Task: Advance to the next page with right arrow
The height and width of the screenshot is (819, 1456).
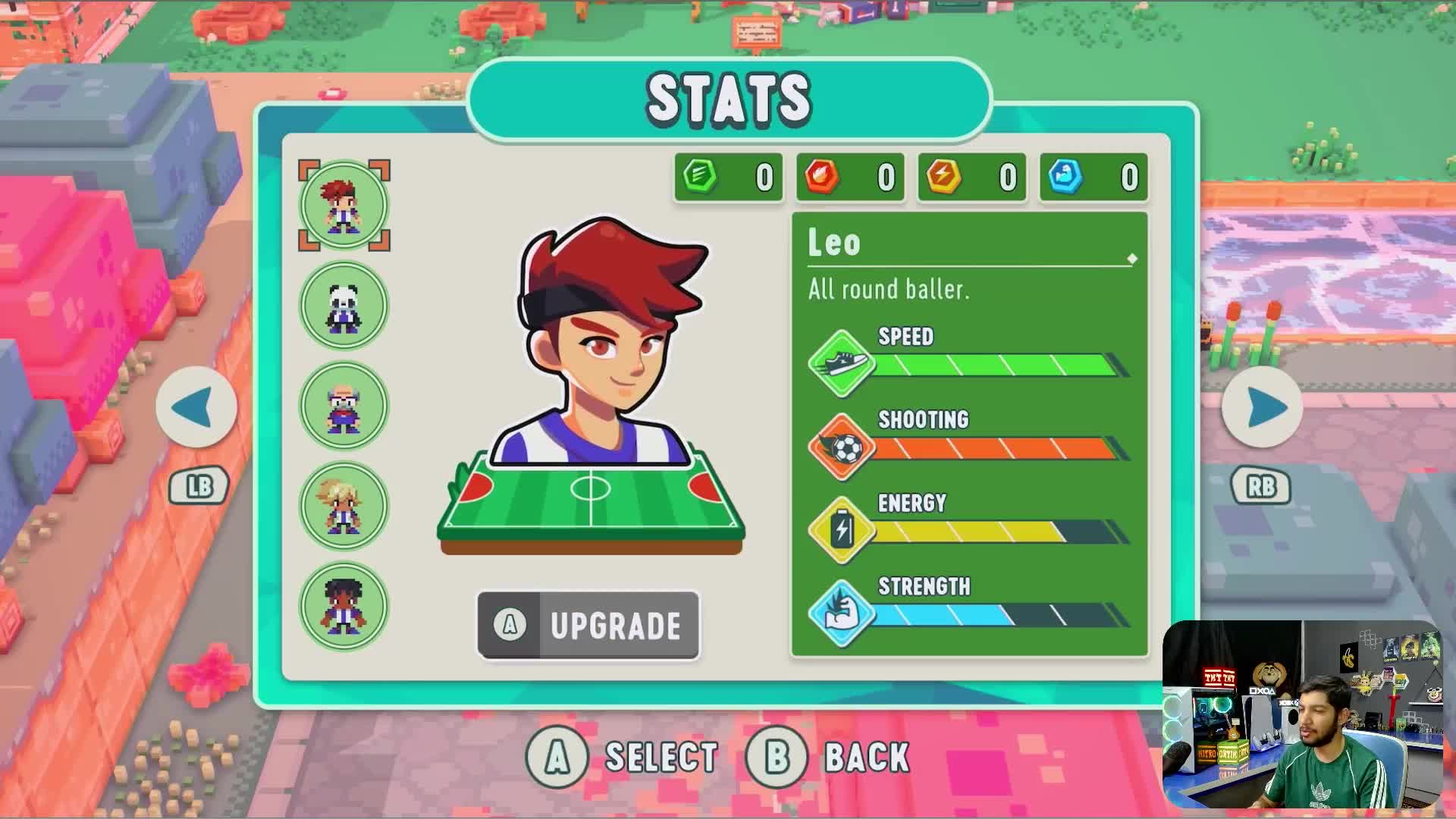Action: (1262, 408)
